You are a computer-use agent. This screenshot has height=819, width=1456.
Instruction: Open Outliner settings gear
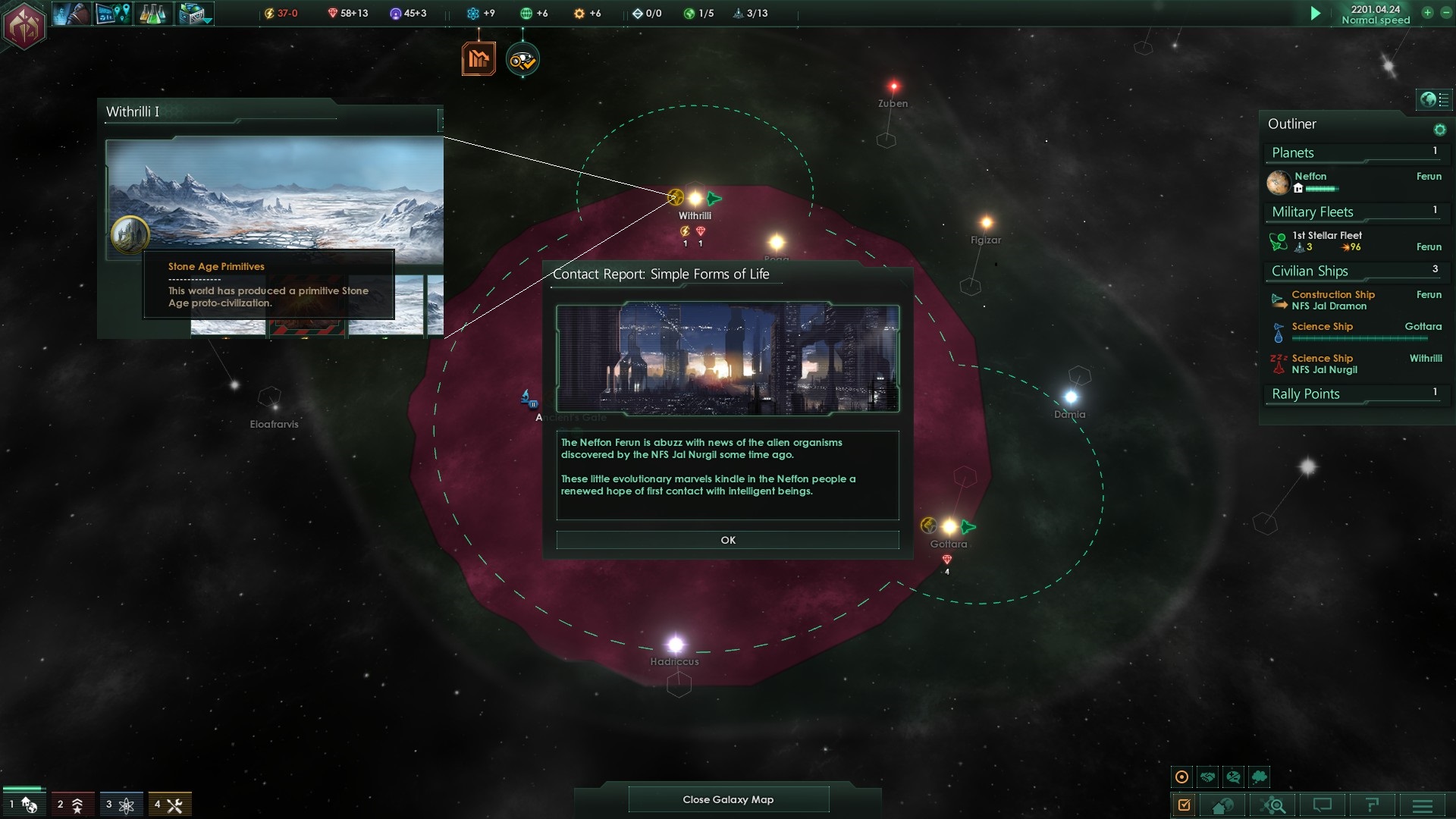point(1439,130)
